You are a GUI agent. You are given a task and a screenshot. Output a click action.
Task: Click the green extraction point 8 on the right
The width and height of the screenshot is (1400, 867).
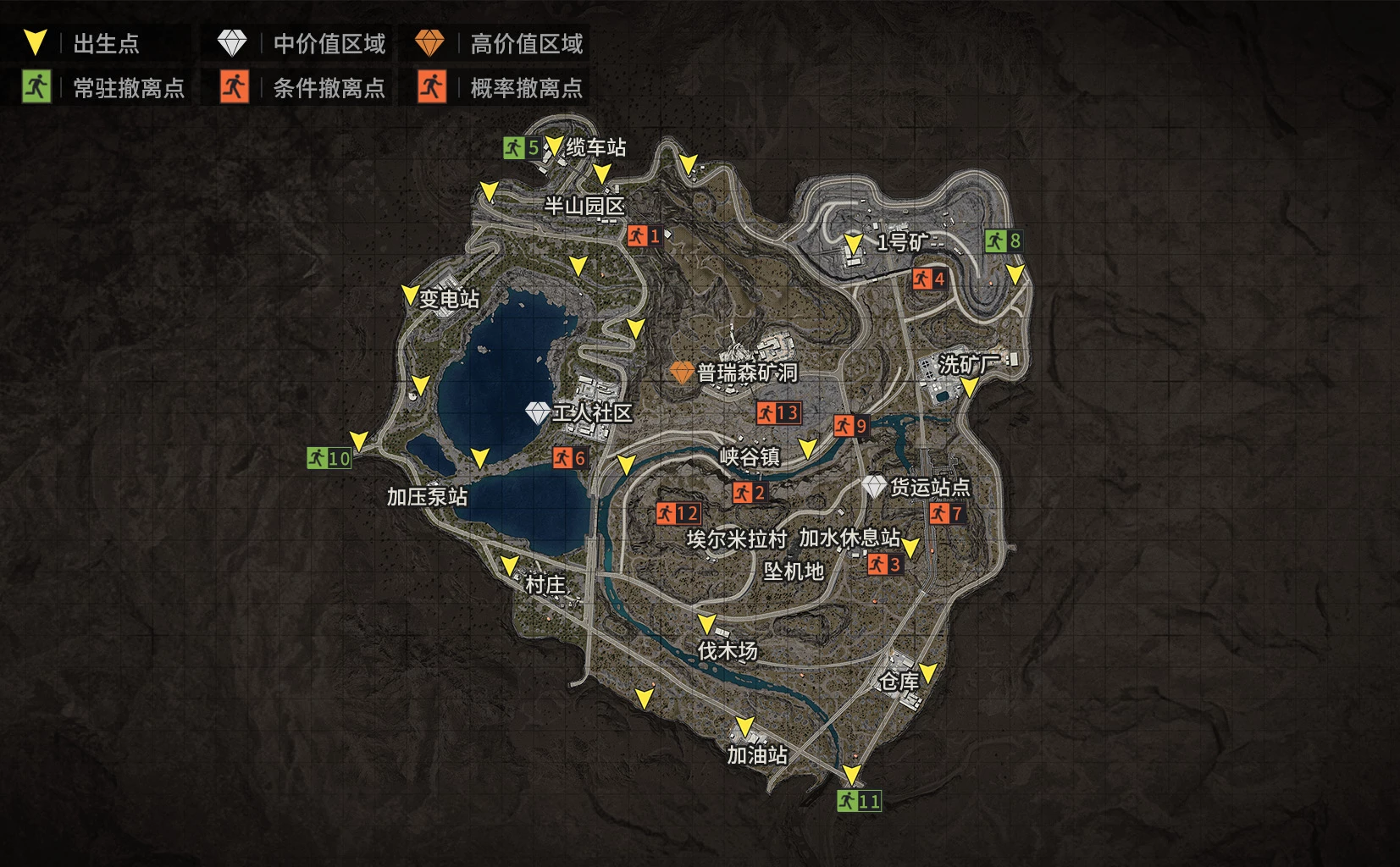1004,240
